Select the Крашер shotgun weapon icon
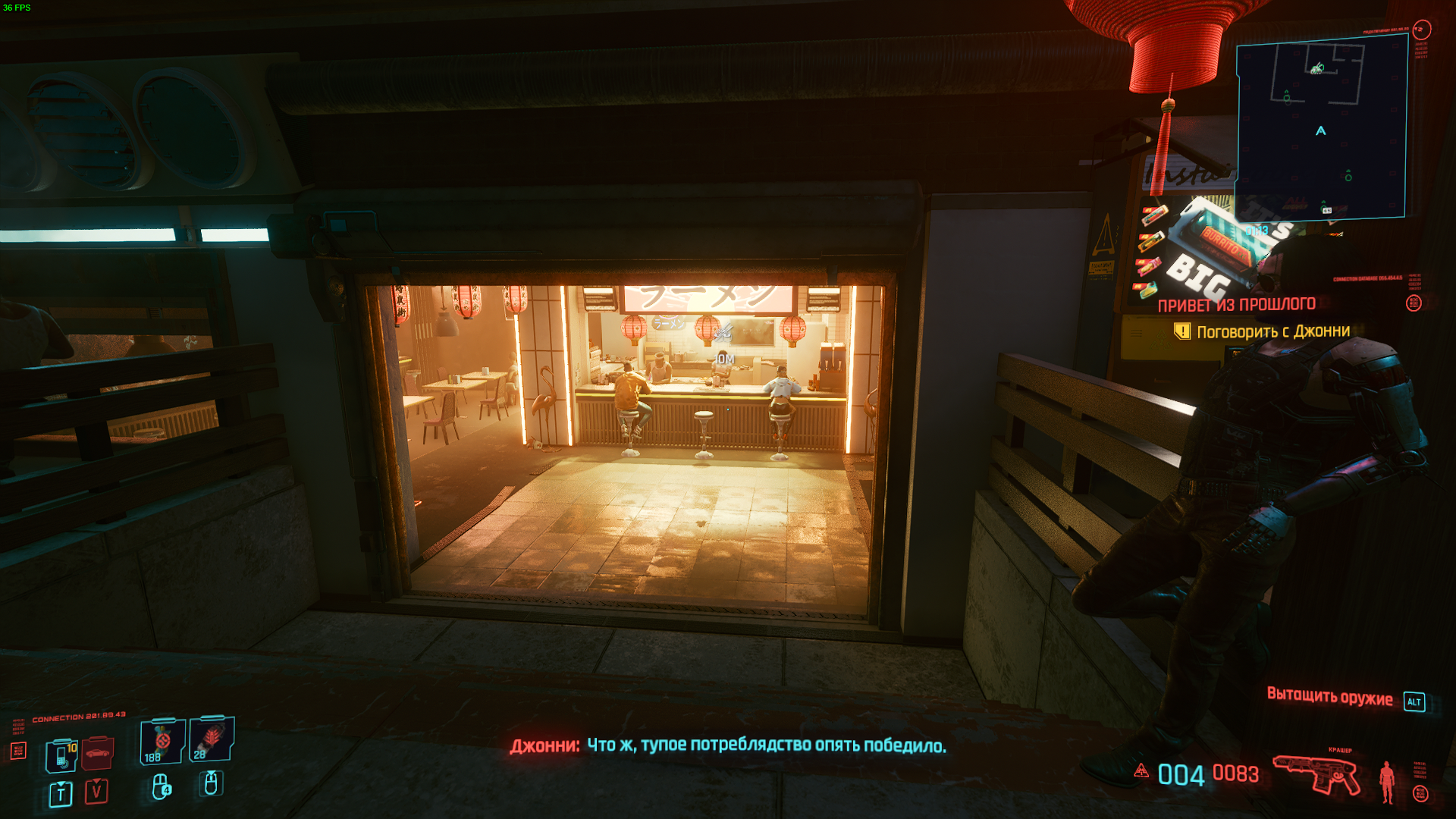Screen dimensions: 1456x819 [1317, 774]
